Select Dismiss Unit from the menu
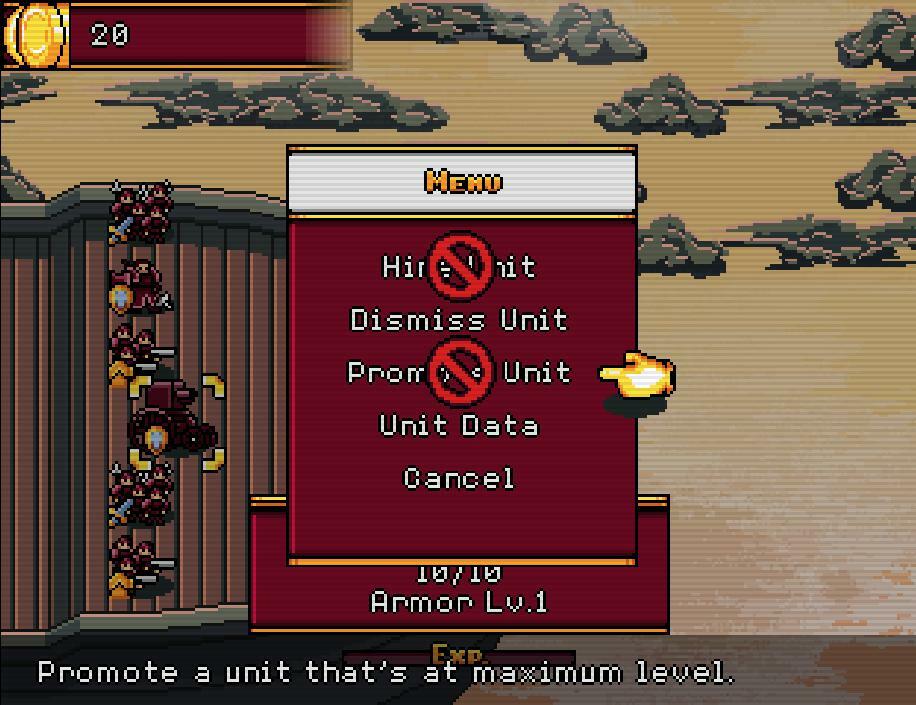The width and height of the screenshot is (916, 705). click(x=459, y=320)
